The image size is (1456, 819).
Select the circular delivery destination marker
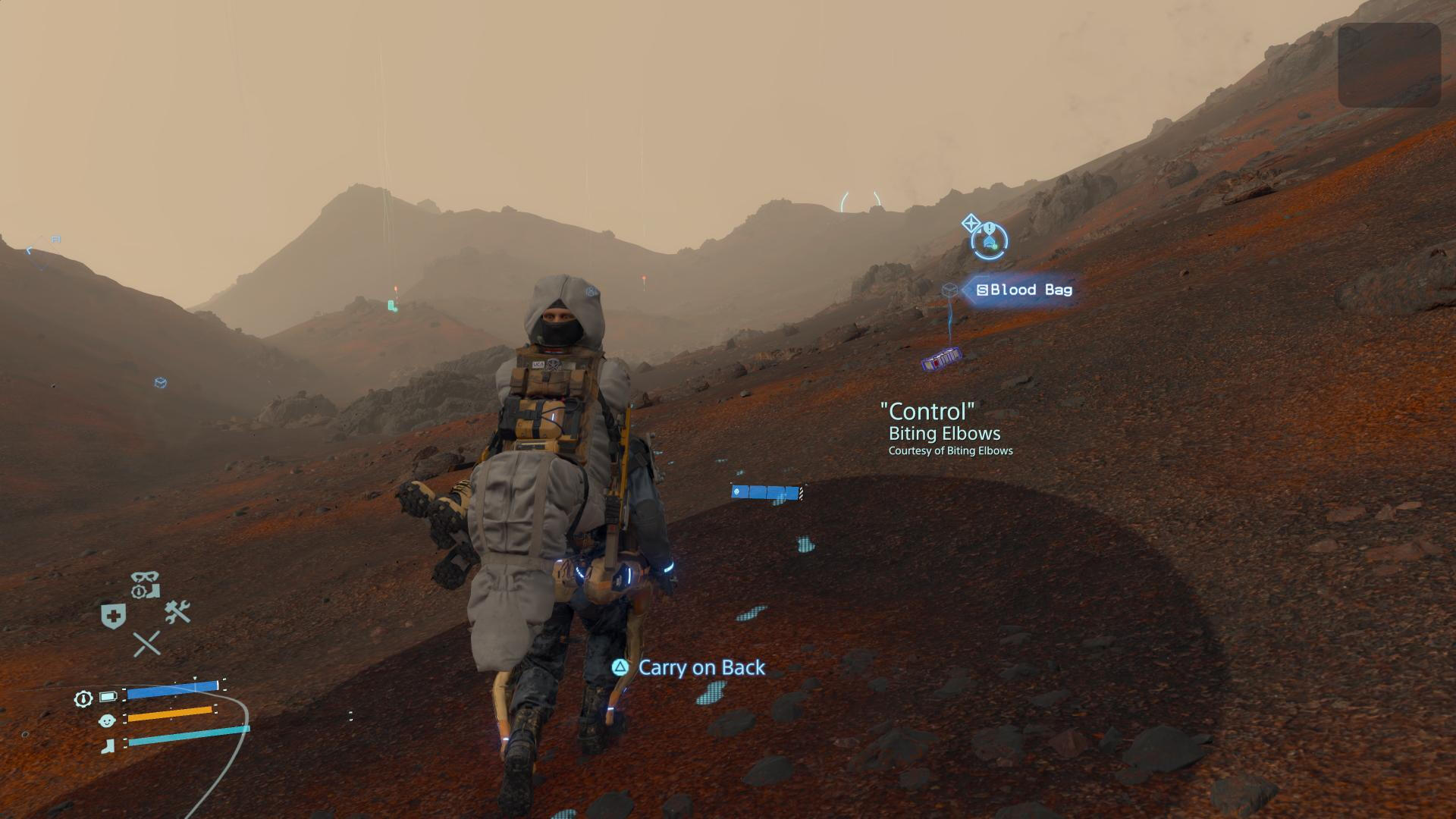[990, 242]
